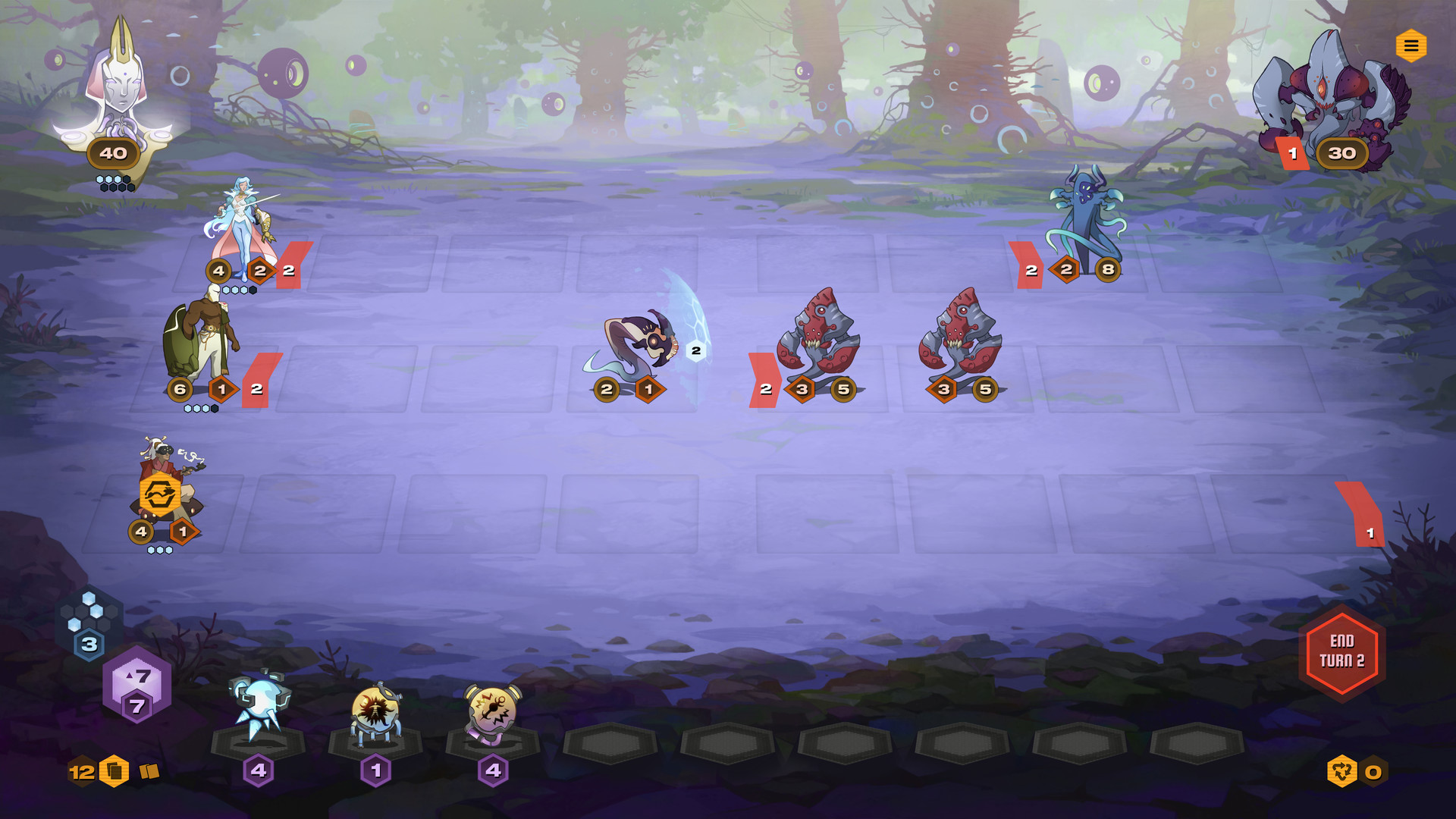The image size is (1456, 819).
Task: Click the discard pile card icon beside the deck
Action: (149, 770)
